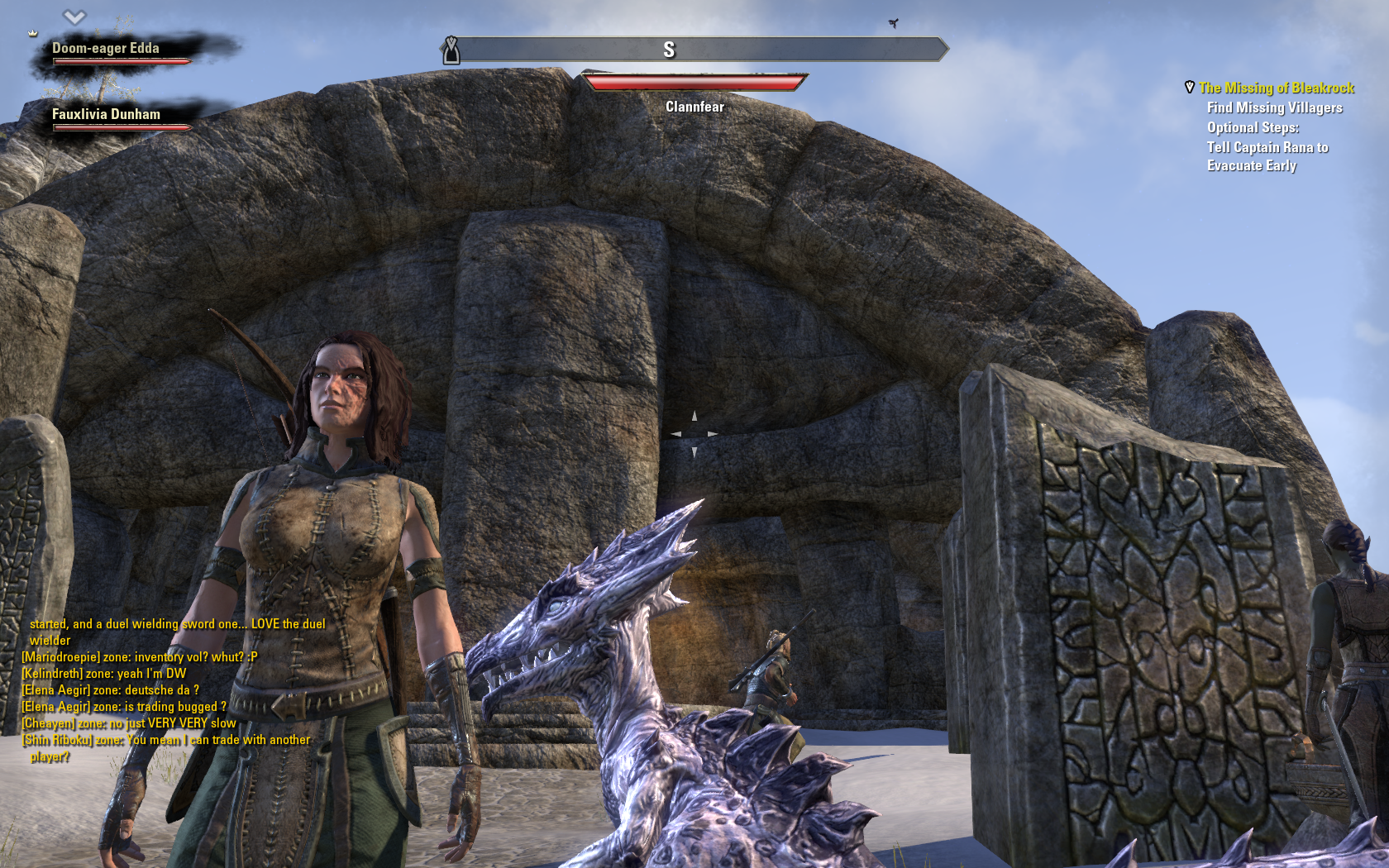Click the compass bar's S heading
This screenshot has height=868, width=1389.
[669, 50]
